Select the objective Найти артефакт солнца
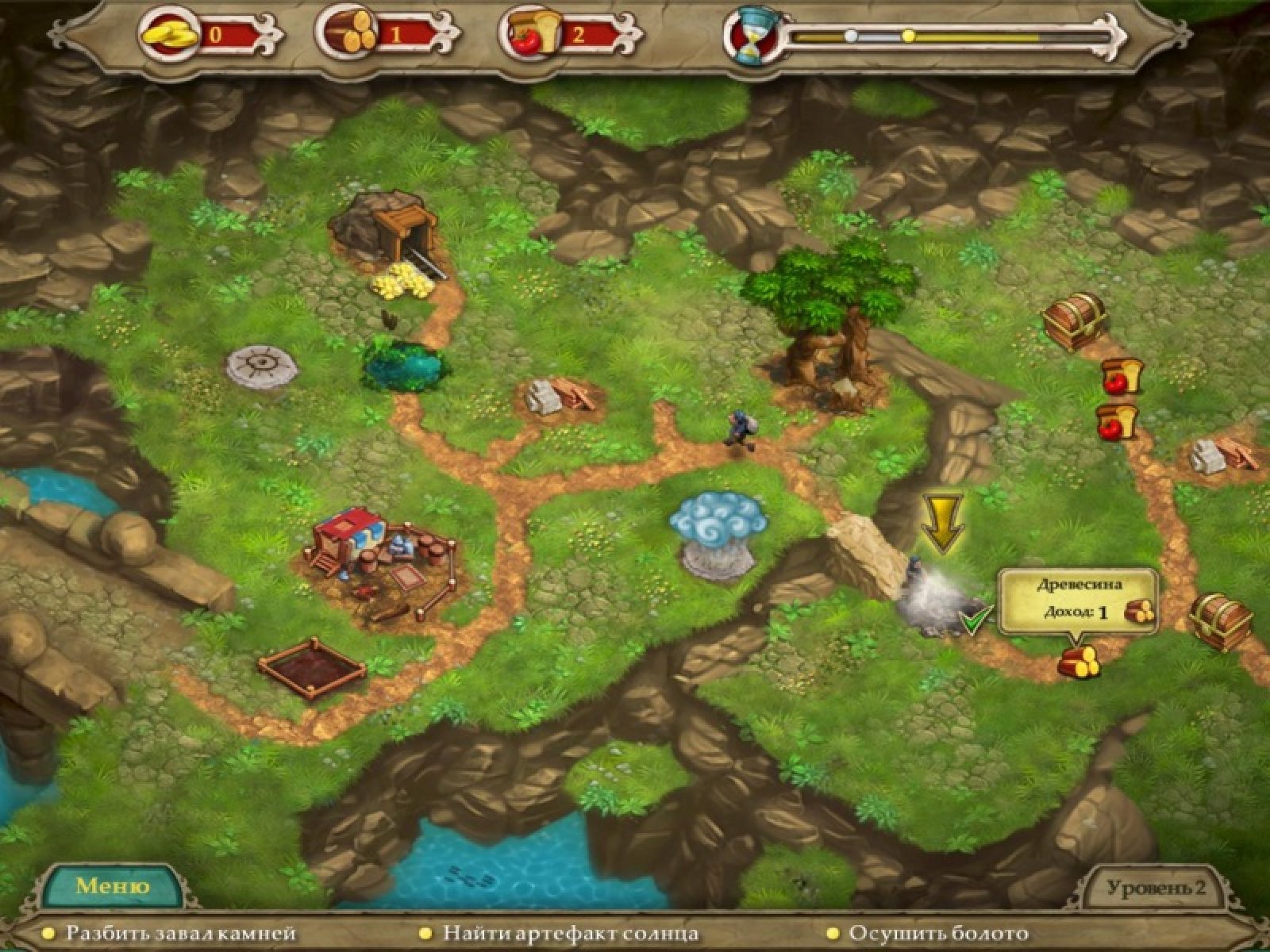This screenshot has width=1270, height=952. 570,934
